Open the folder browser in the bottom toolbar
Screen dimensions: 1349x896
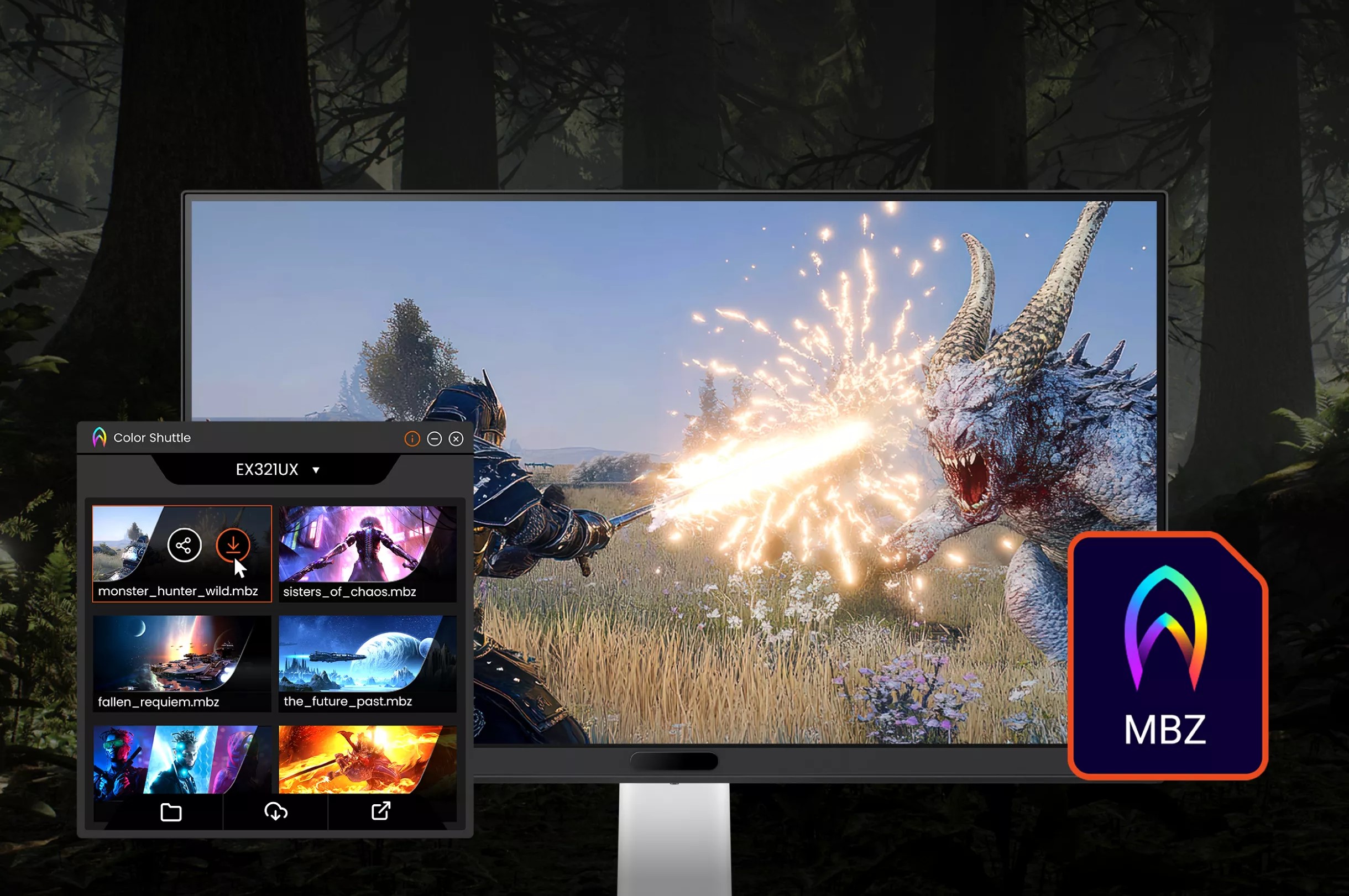coord(171,811)
